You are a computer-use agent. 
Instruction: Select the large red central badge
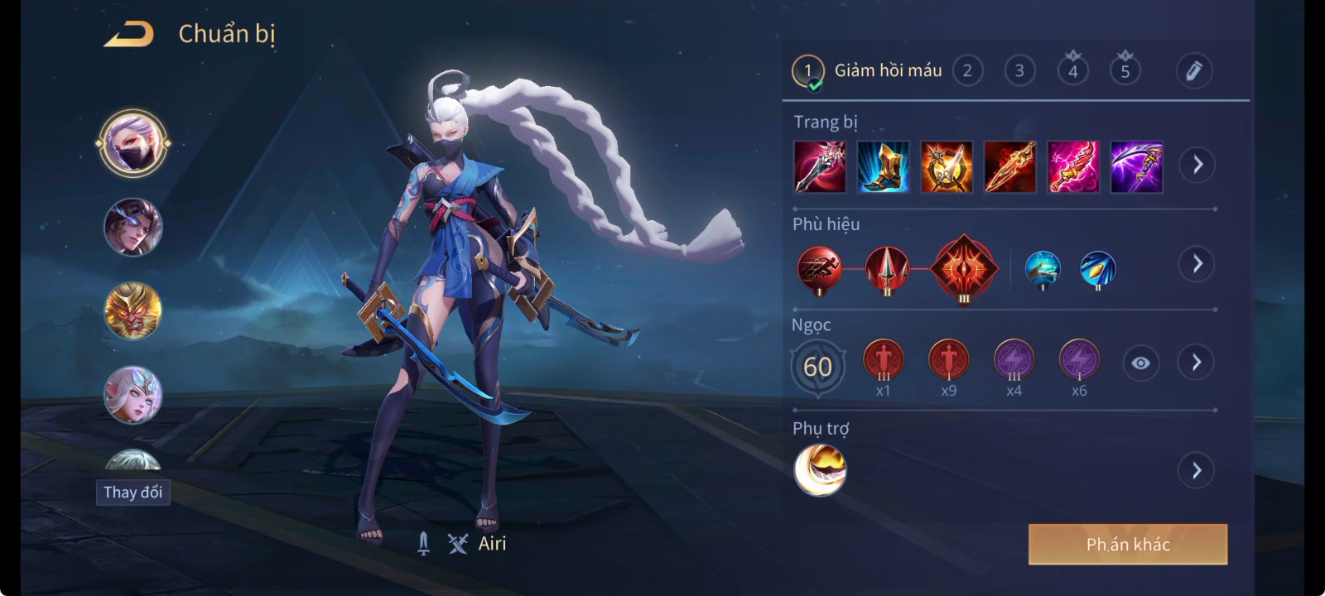point(964,266)
